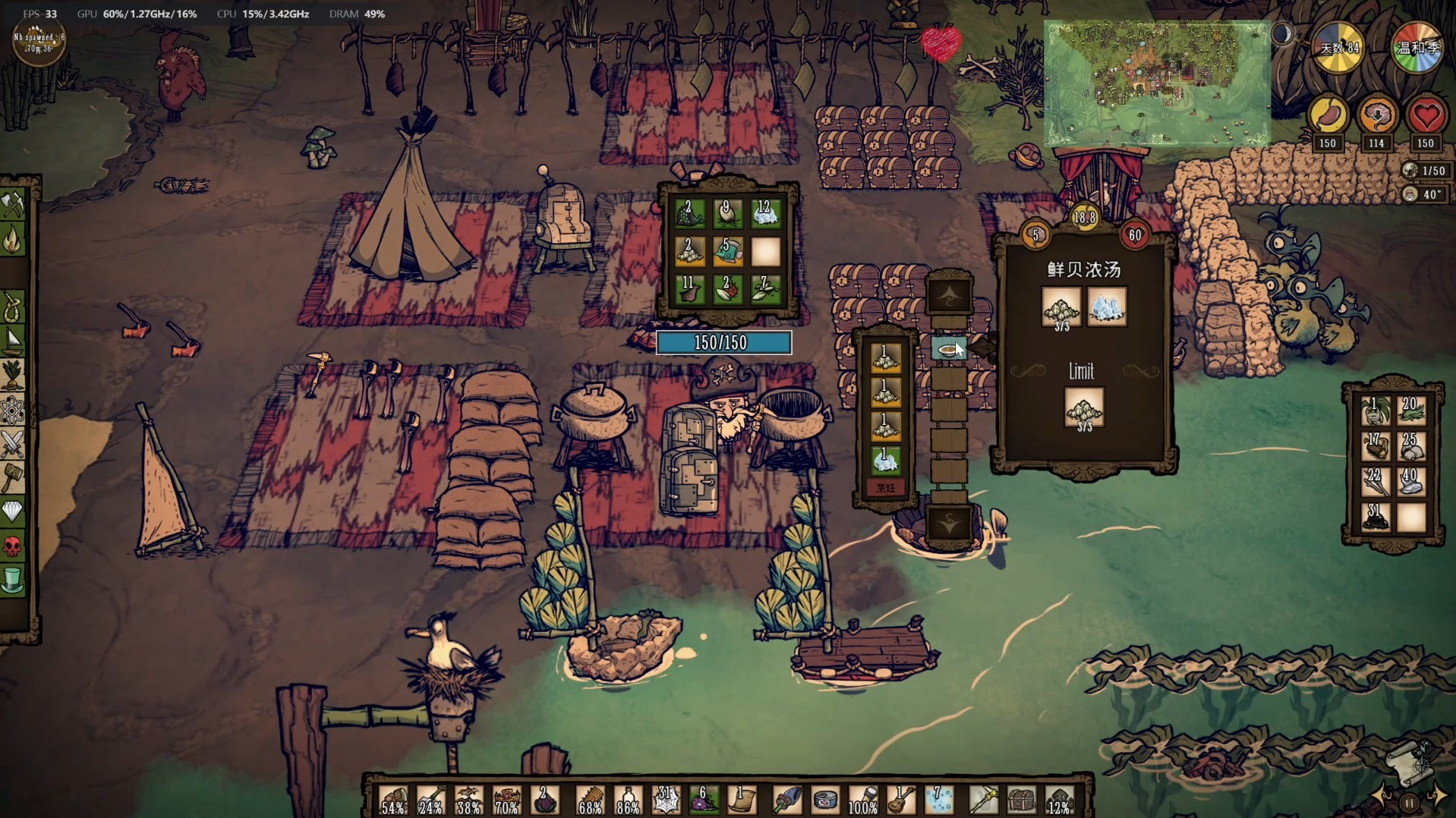The width and height of the screenshot is (1456, 818).
Task: Open the Dress top hat crafting tab
Action: pos(13,580)
